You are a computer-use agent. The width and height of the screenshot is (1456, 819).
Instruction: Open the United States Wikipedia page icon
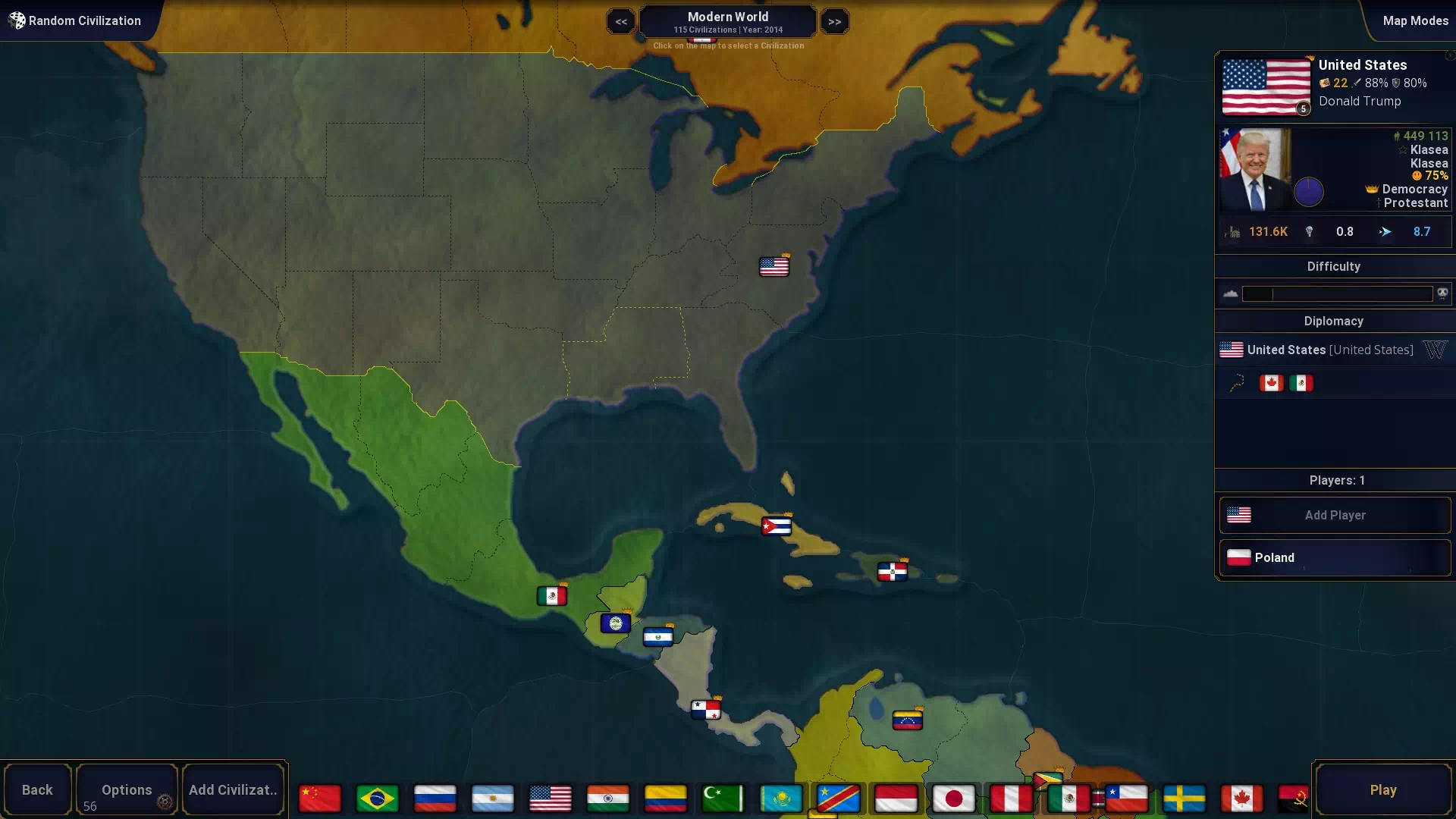click(1436, 350)
